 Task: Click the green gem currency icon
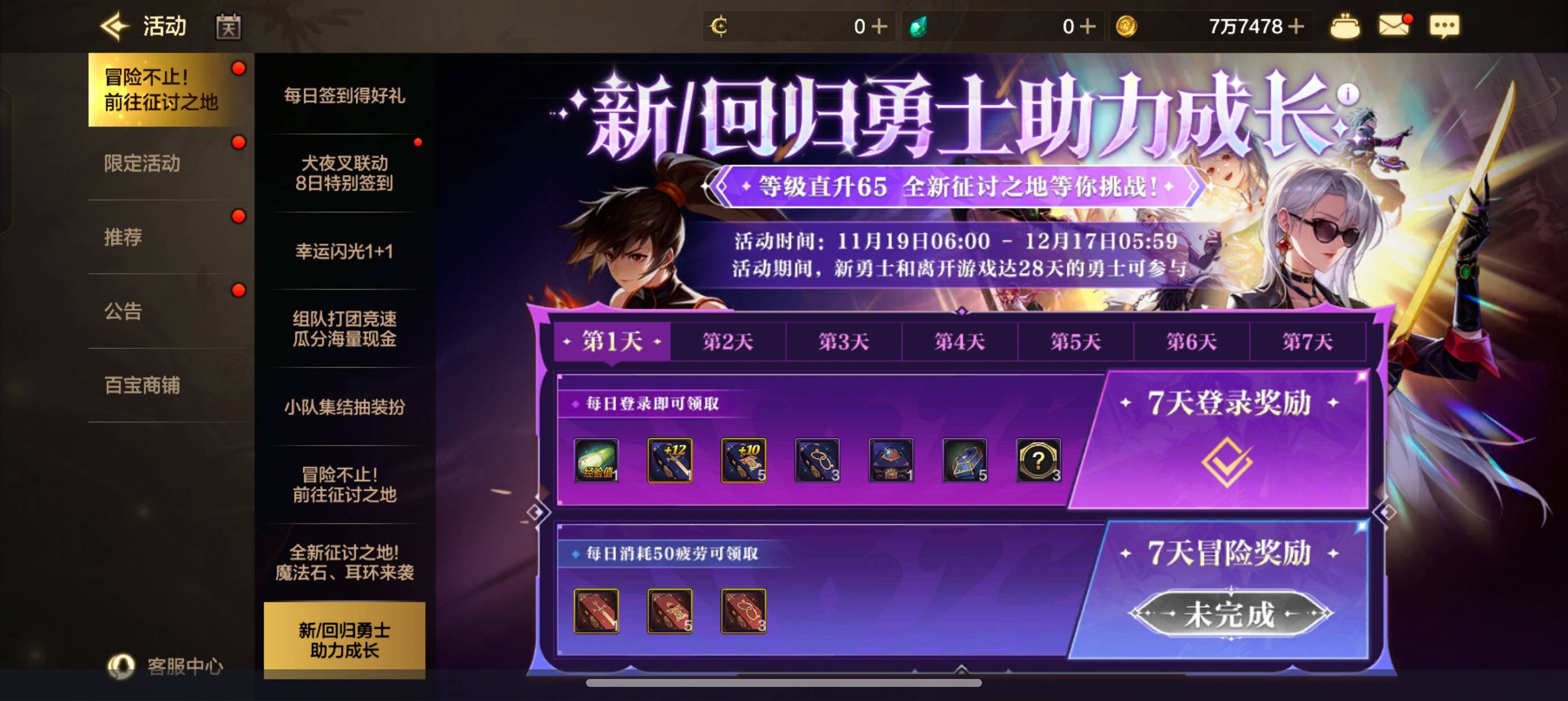pos(919,25)
